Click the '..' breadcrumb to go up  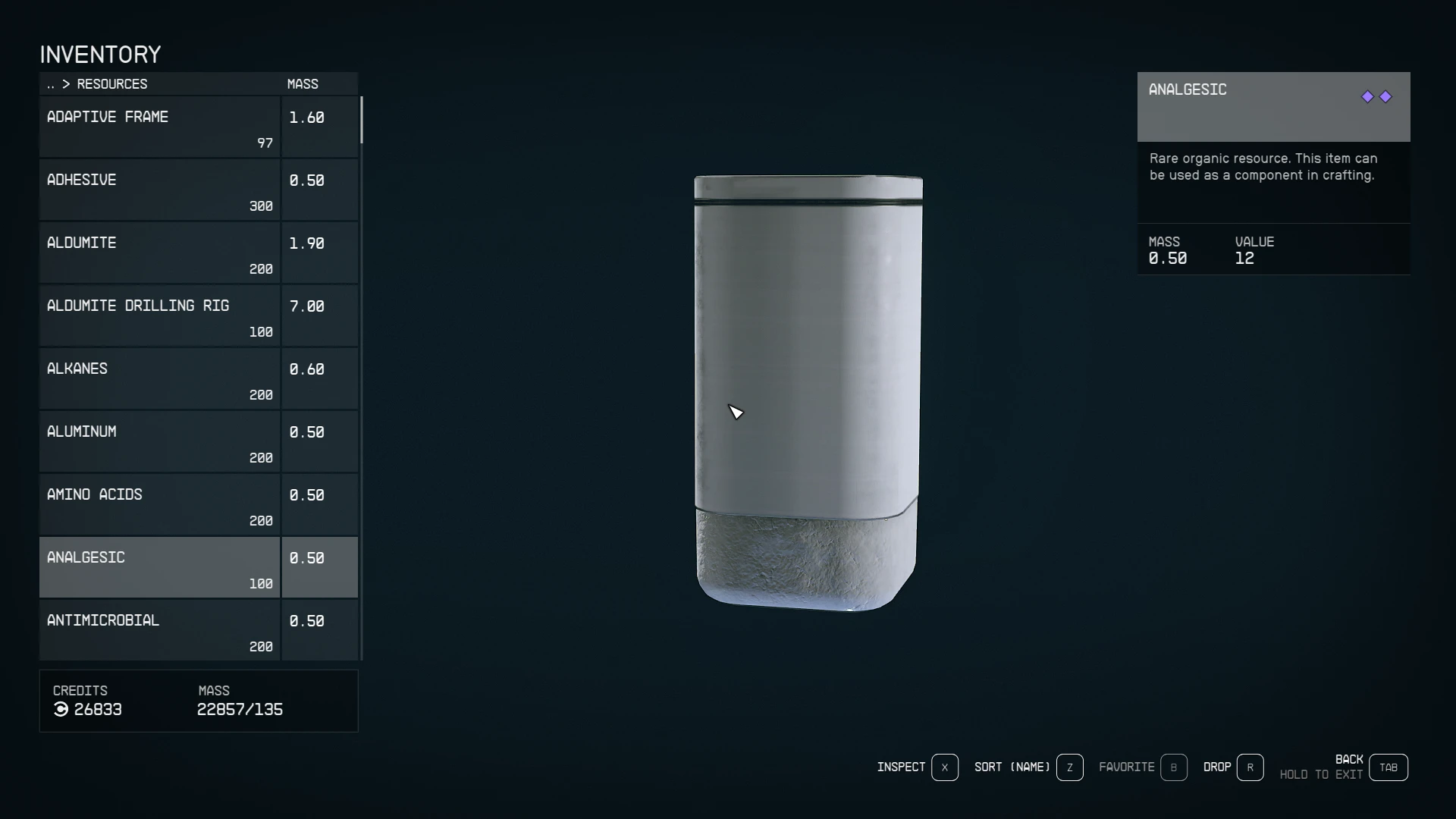50,84
